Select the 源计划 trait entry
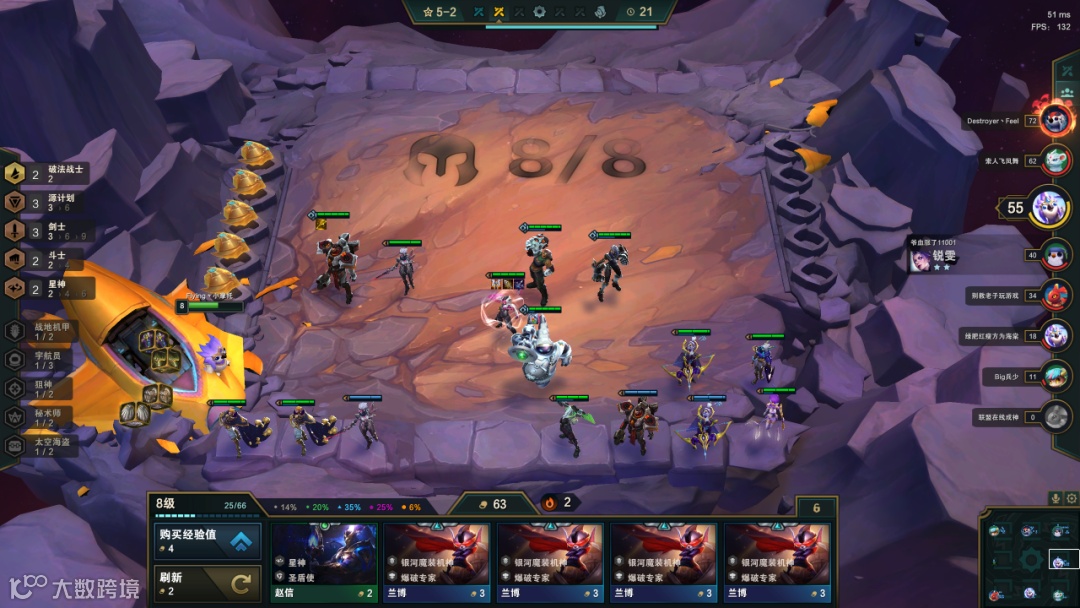Screen dimensions: 1080x608 (45, 202)
